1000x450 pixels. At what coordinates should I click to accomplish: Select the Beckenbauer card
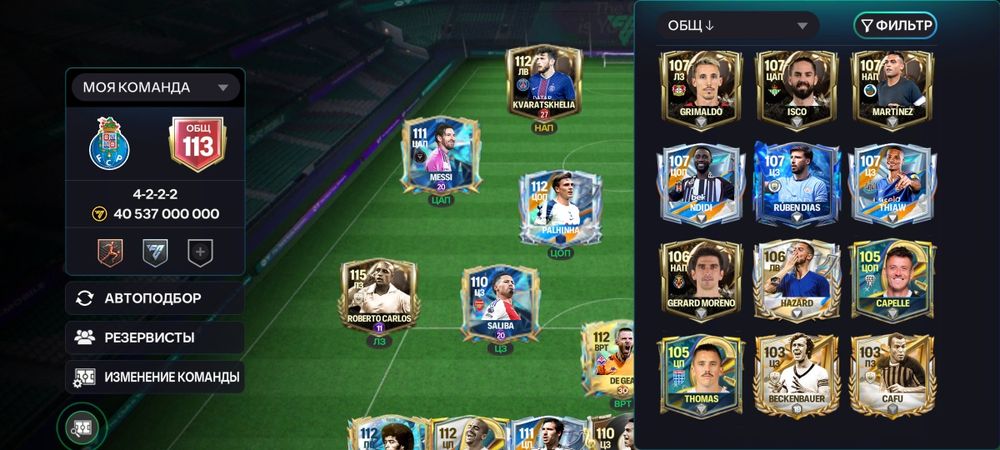click(795, 374)
